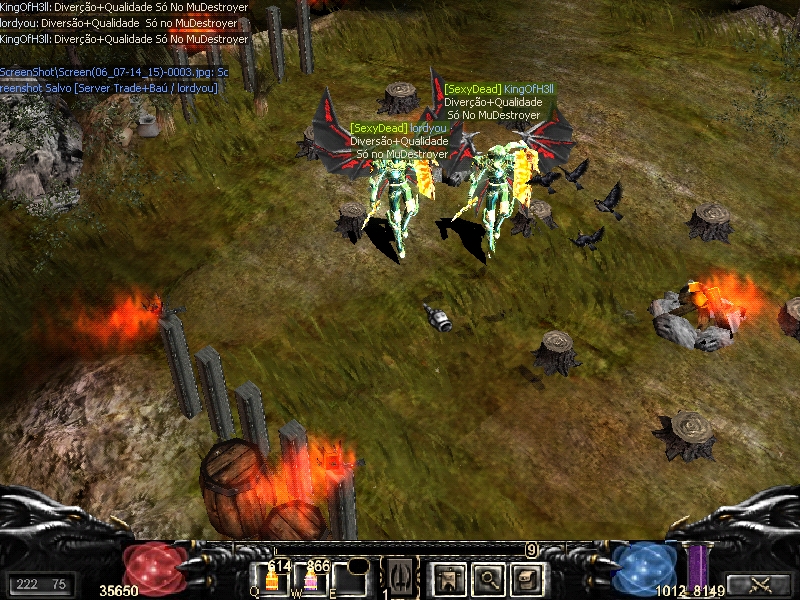
Task: Click the magnifying glass button
Action: [x=487, y=578]
